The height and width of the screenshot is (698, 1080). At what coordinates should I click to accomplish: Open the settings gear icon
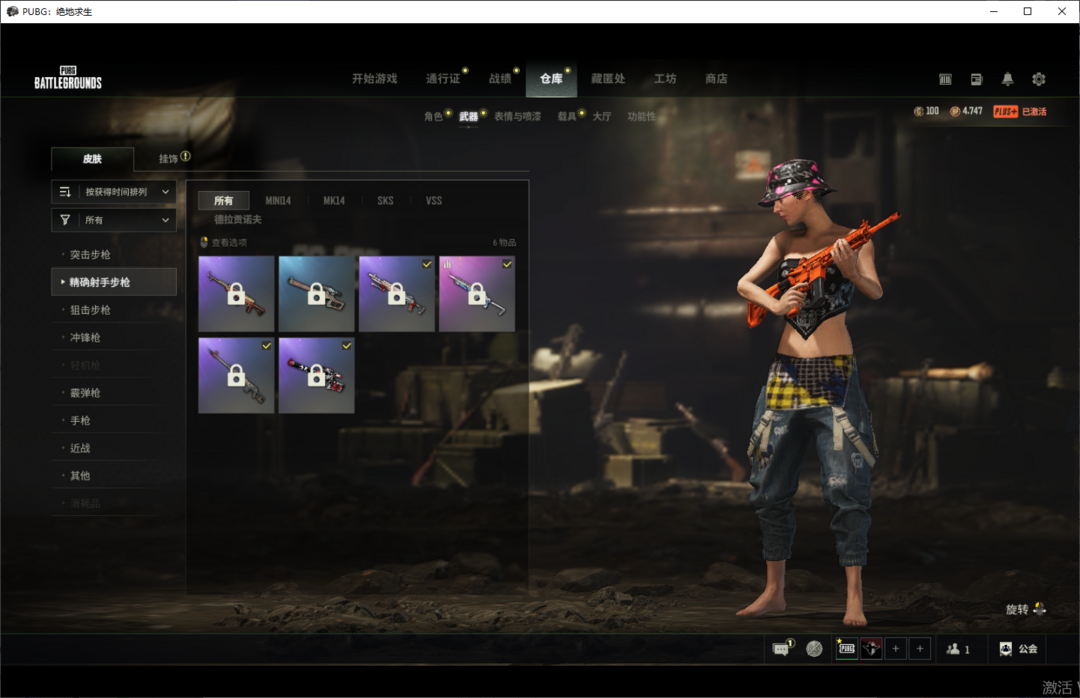pos(1038,79)
